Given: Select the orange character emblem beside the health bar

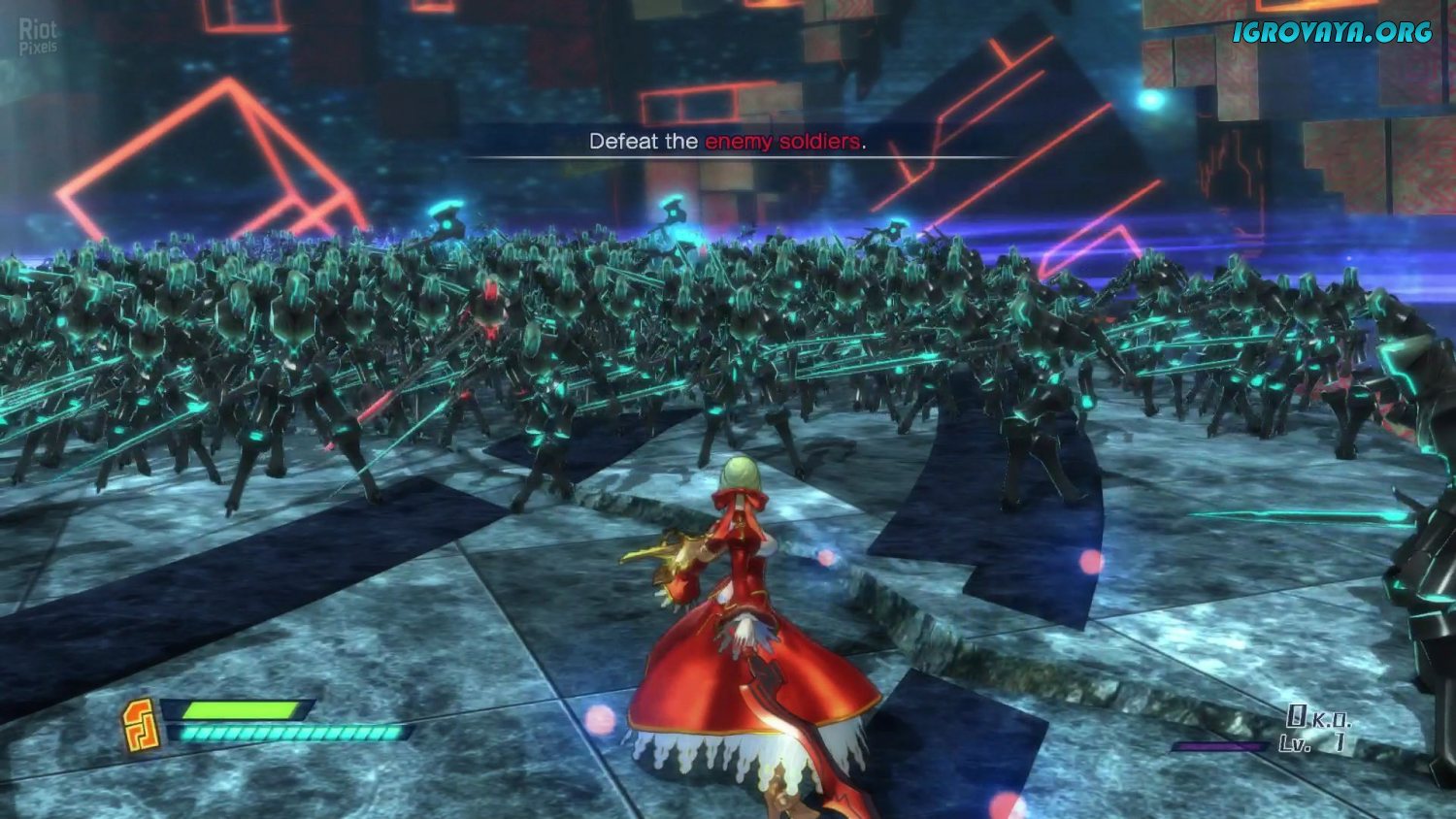Looking at the screenshot, I should pyautogui.click(x=141, y=725).
